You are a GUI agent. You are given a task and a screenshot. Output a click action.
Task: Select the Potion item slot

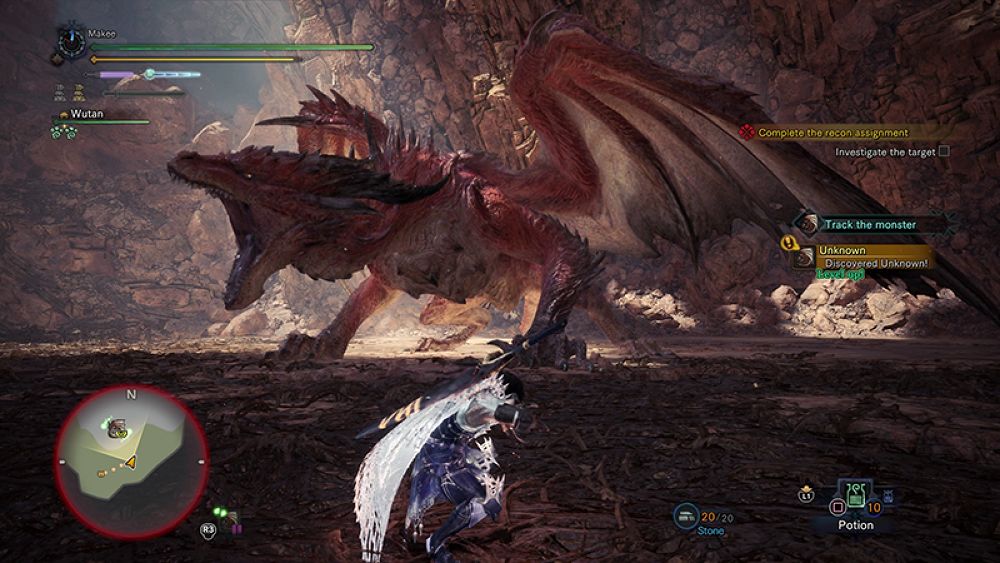[x=855, y=498]
